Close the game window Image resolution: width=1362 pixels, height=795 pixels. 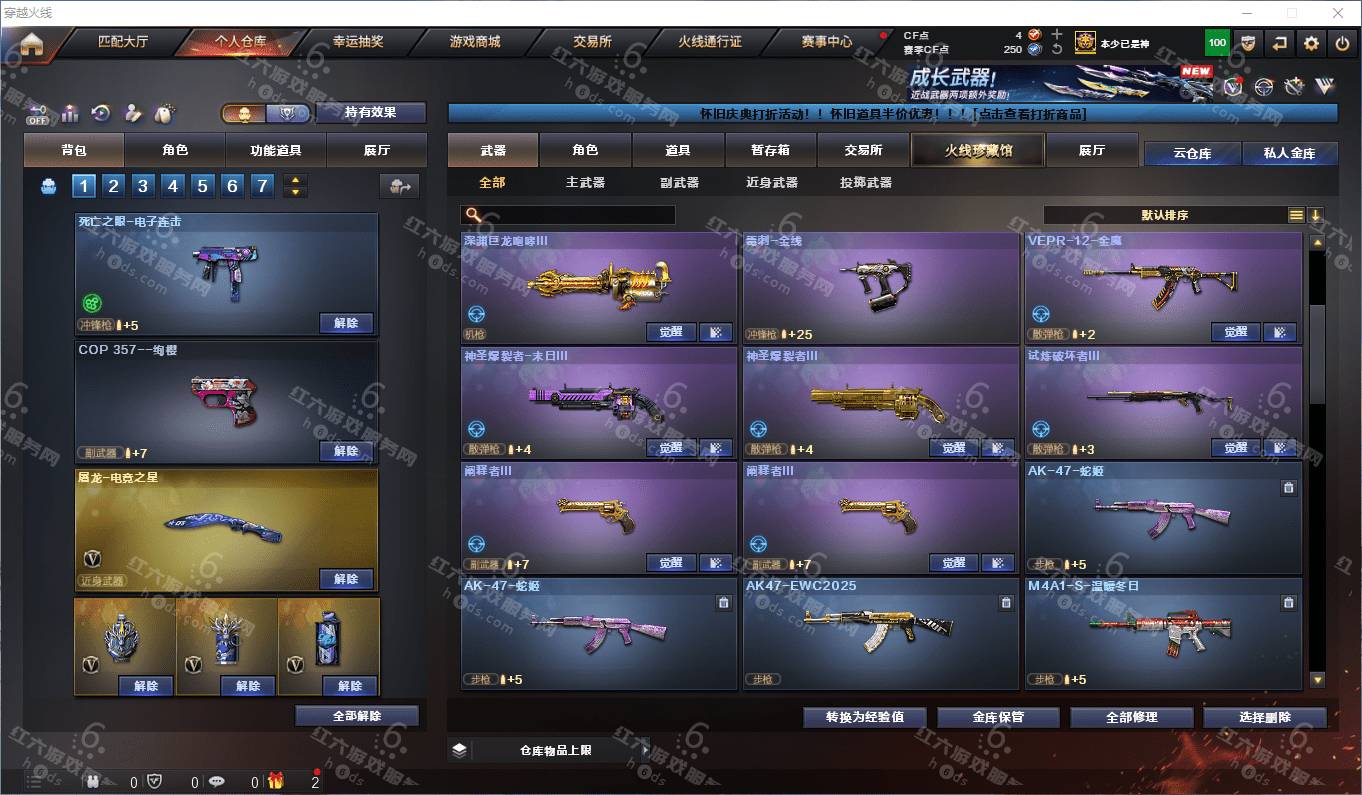1339,13
